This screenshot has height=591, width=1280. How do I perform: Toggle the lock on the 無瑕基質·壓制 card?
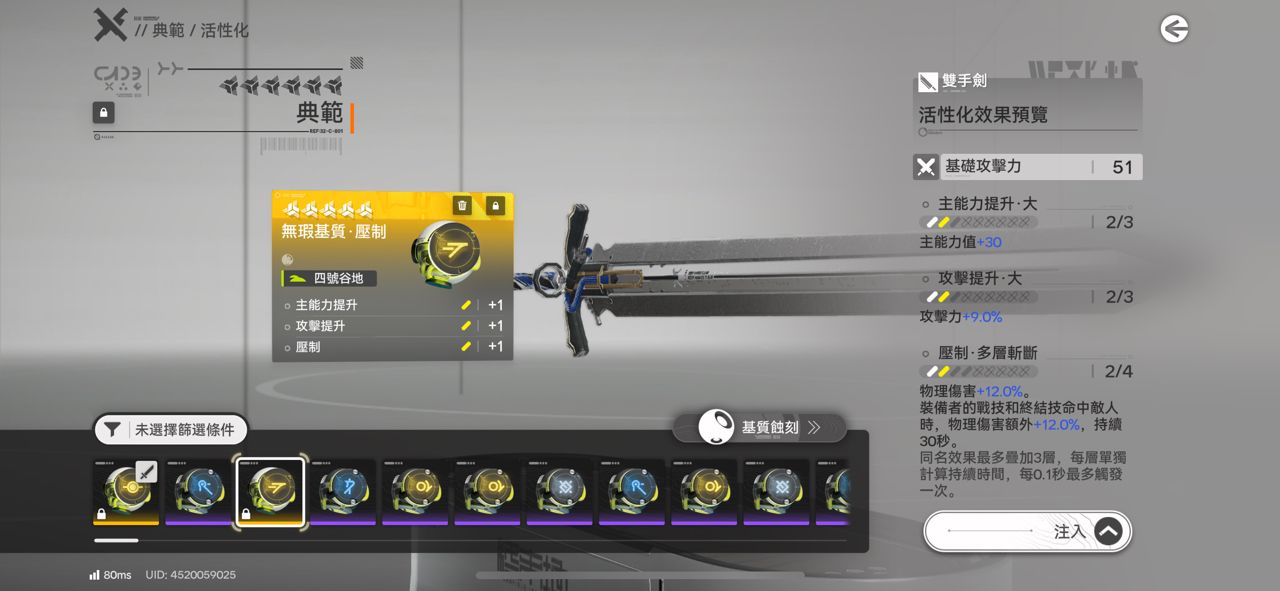click(495, 205)
